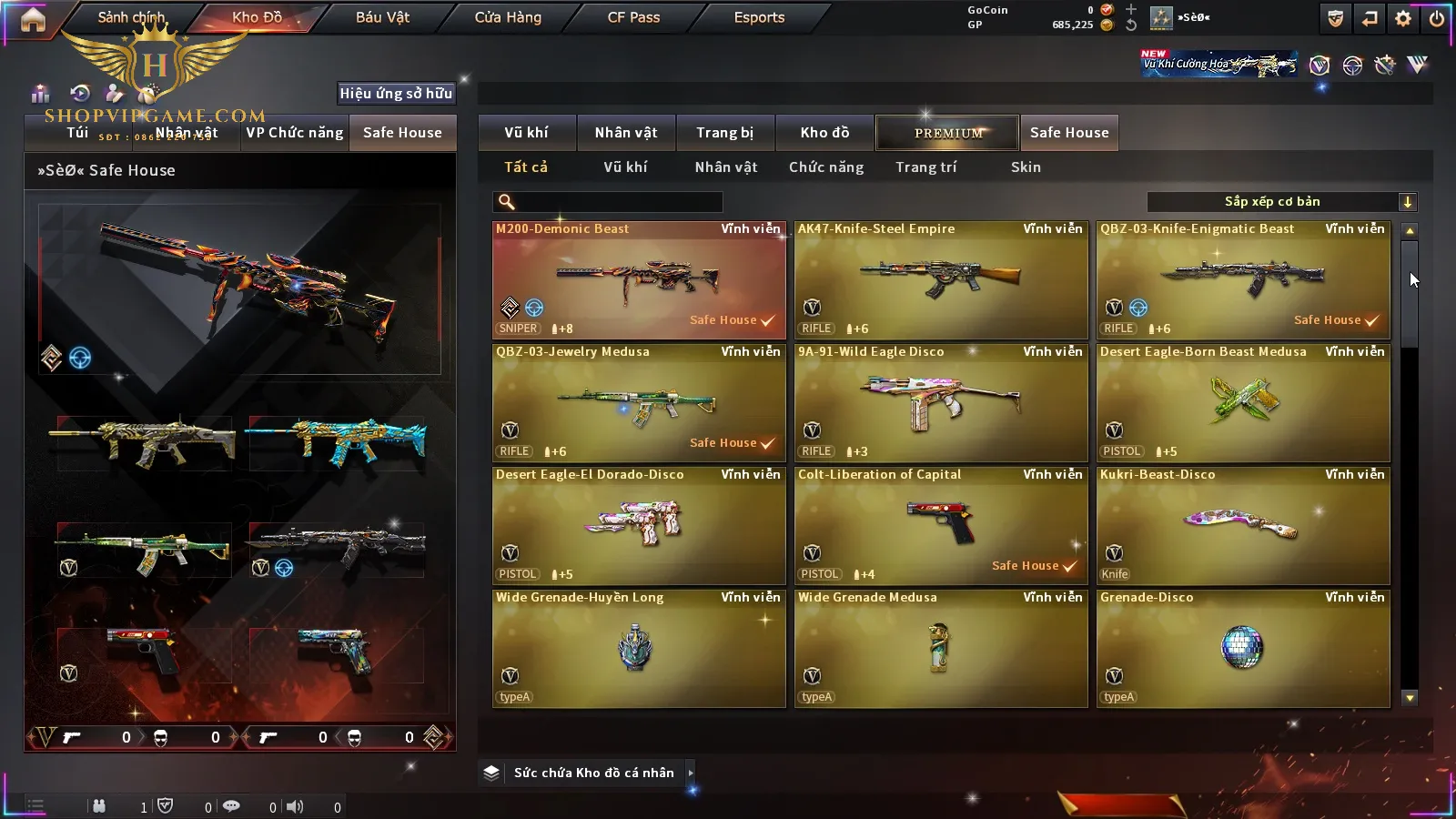
Task: Open the Cửa Hàng shop menu
Action: [x=508, y=17]
